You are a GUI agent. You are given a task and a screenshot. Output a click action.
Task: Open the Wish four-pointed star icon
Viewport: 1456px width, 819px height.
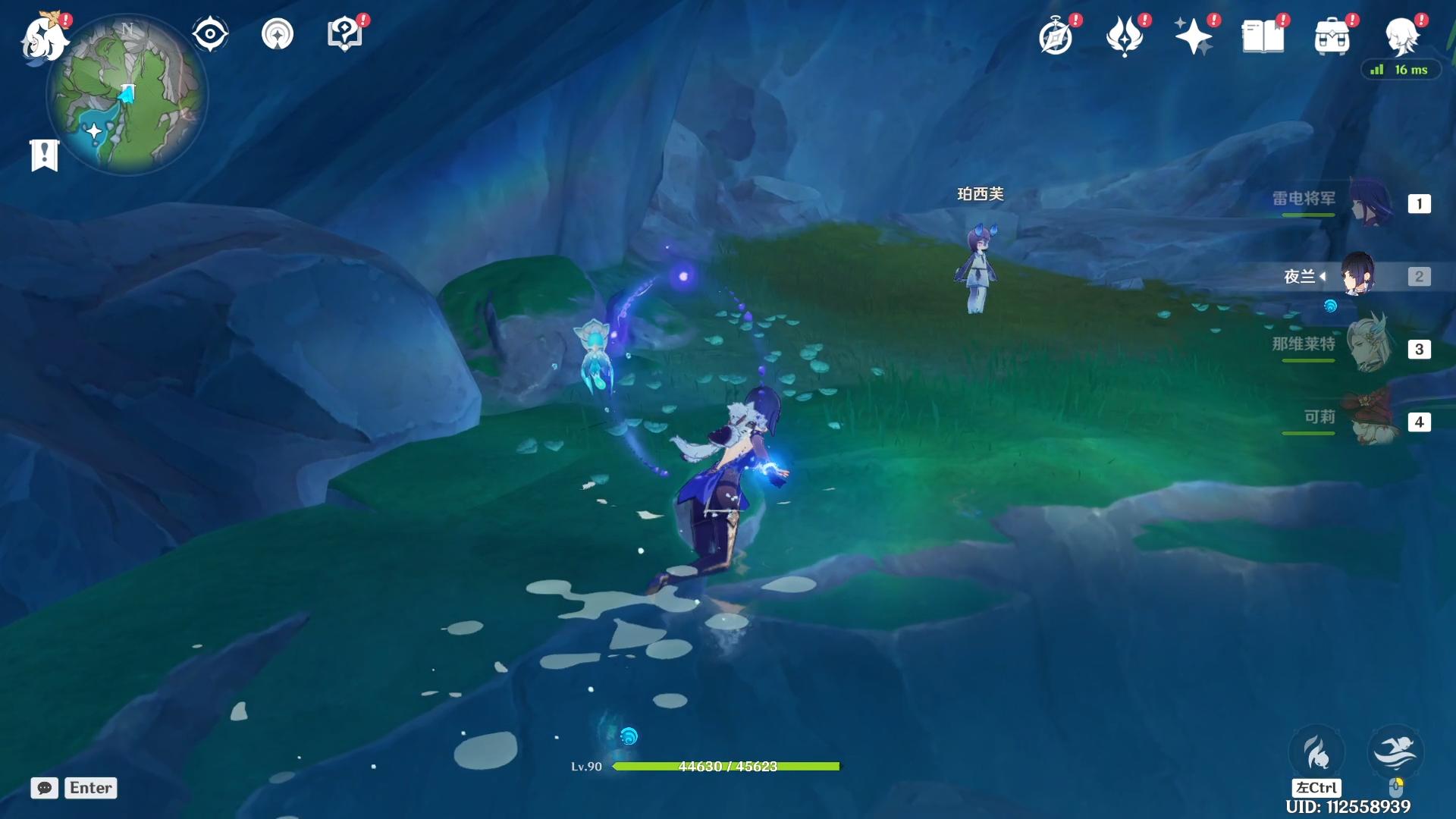pos(1193,36)
